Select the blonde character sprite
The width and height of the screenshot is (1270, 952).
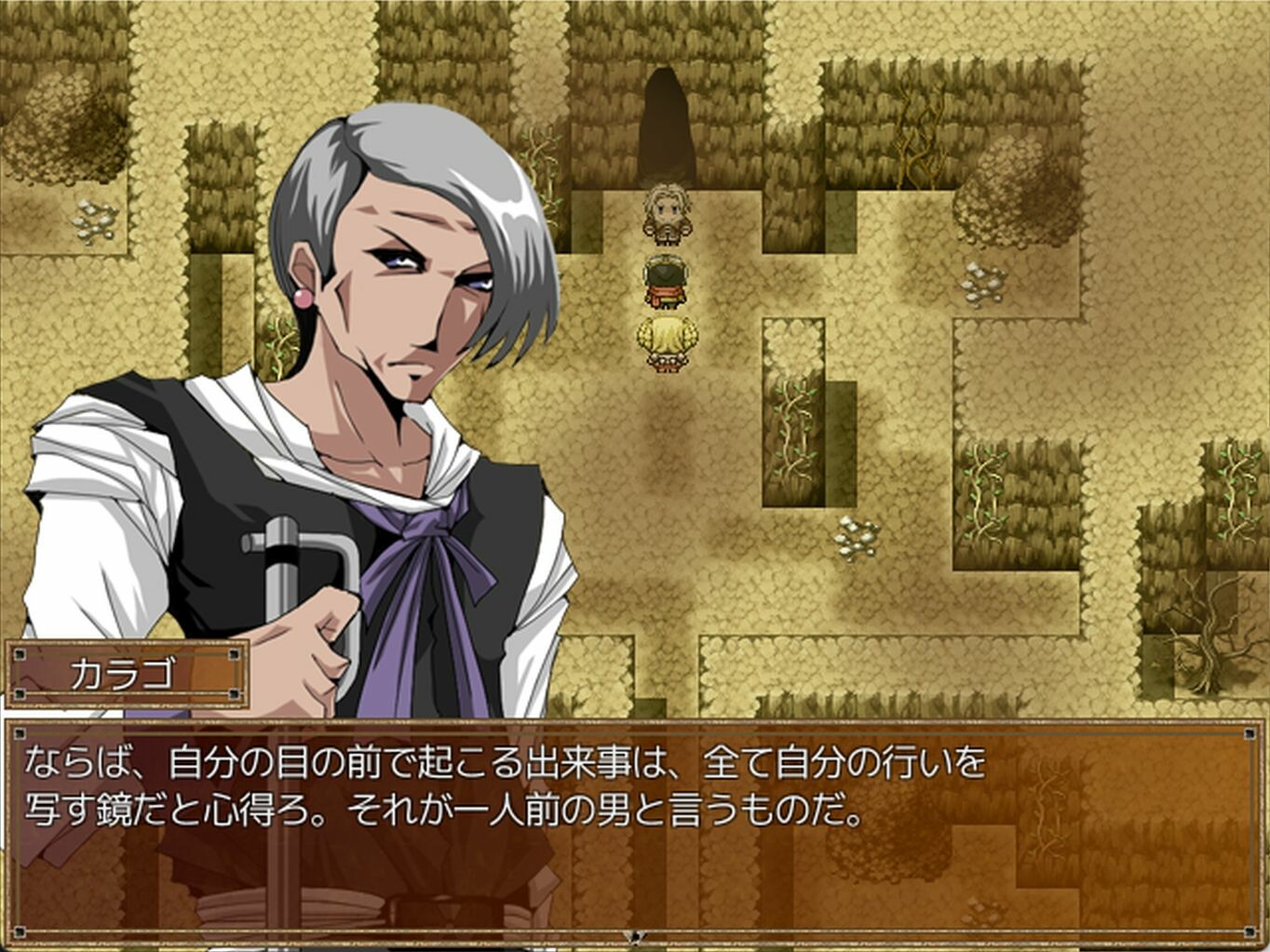coord(667,216)
